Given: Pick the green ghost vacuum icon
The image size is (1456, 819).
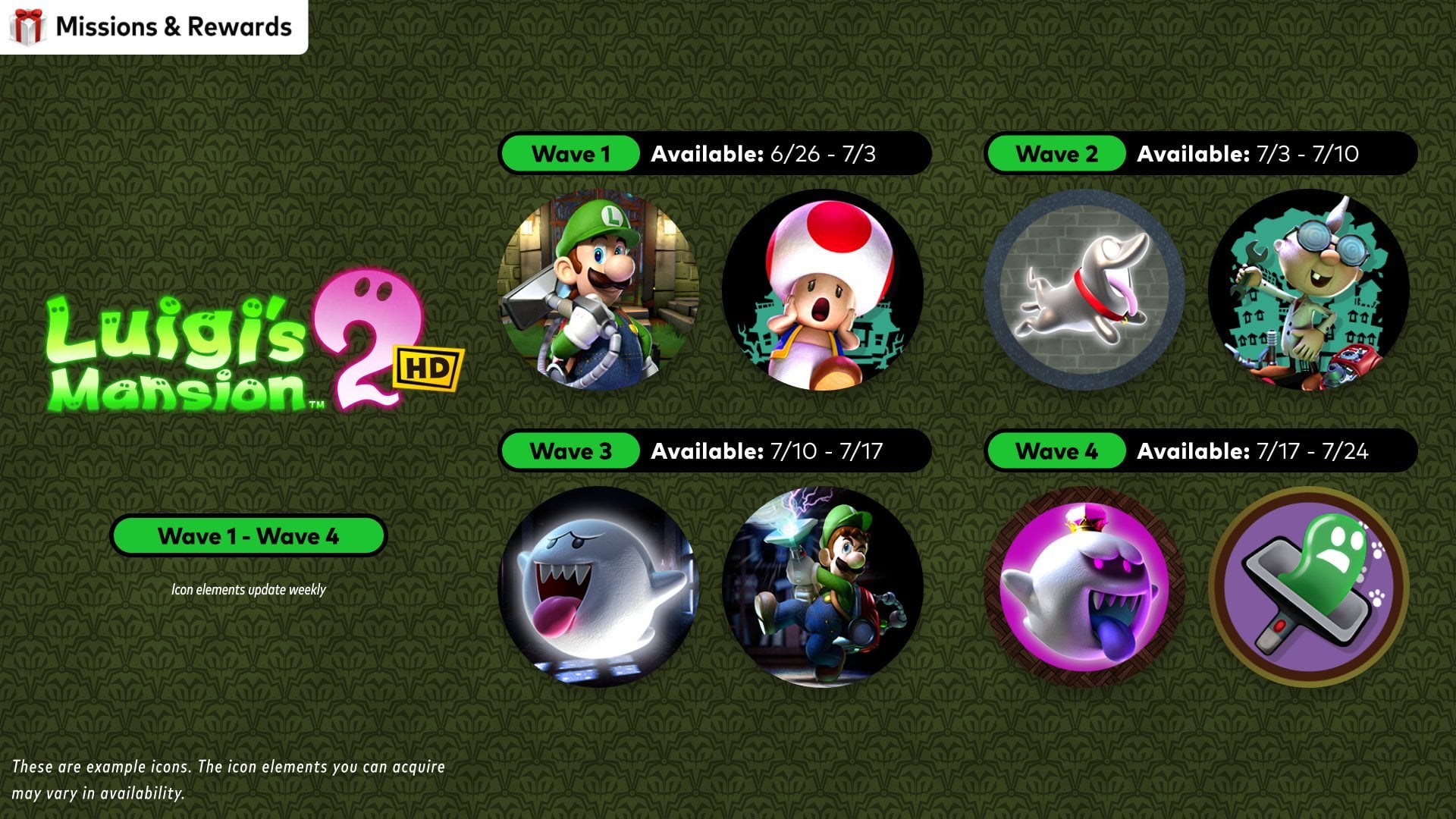Looking at the screenshot, I should coord(1308,587).
